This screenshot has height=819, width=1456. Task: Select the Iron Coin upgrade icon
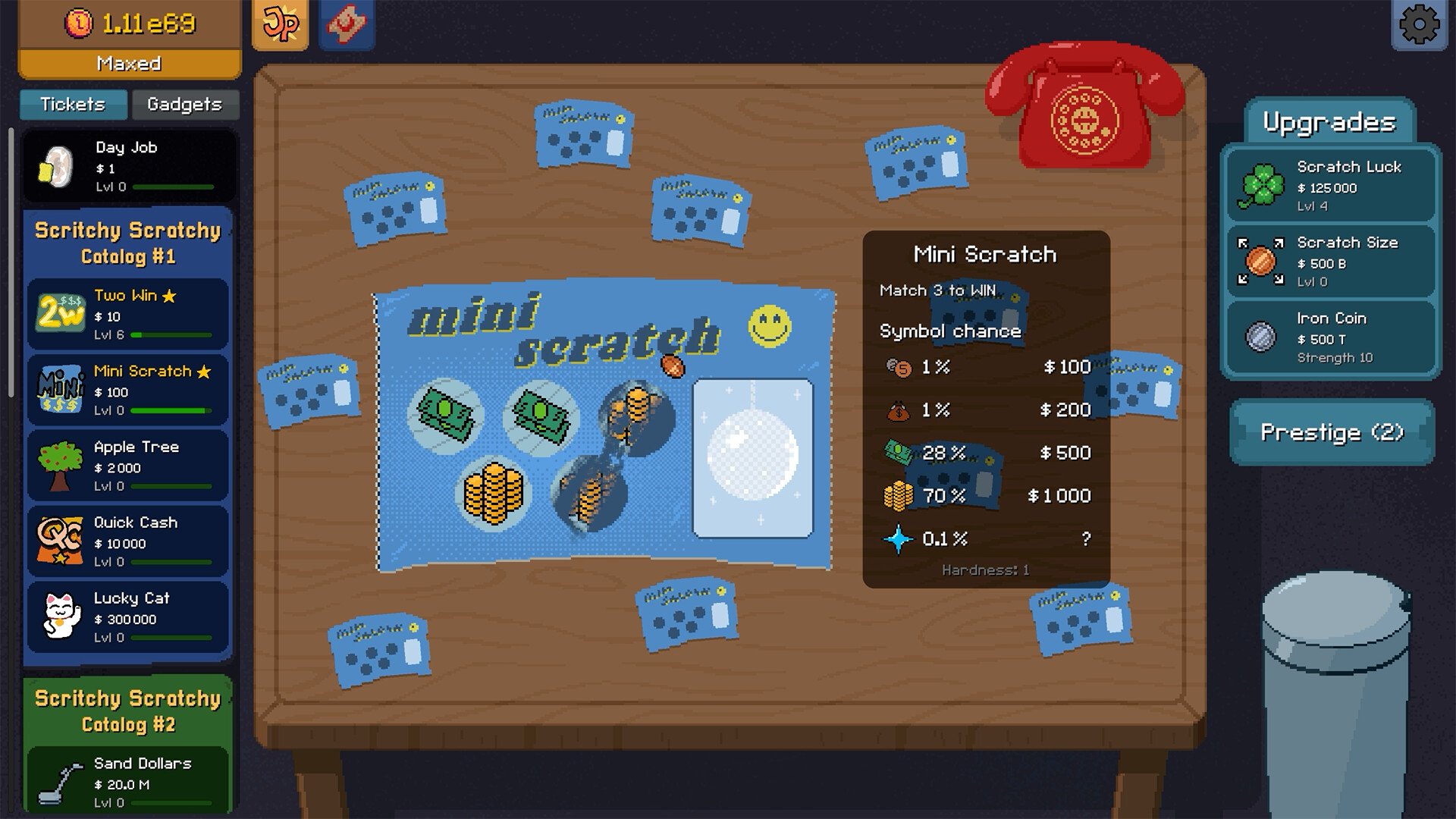click(x=1263, y=336)
